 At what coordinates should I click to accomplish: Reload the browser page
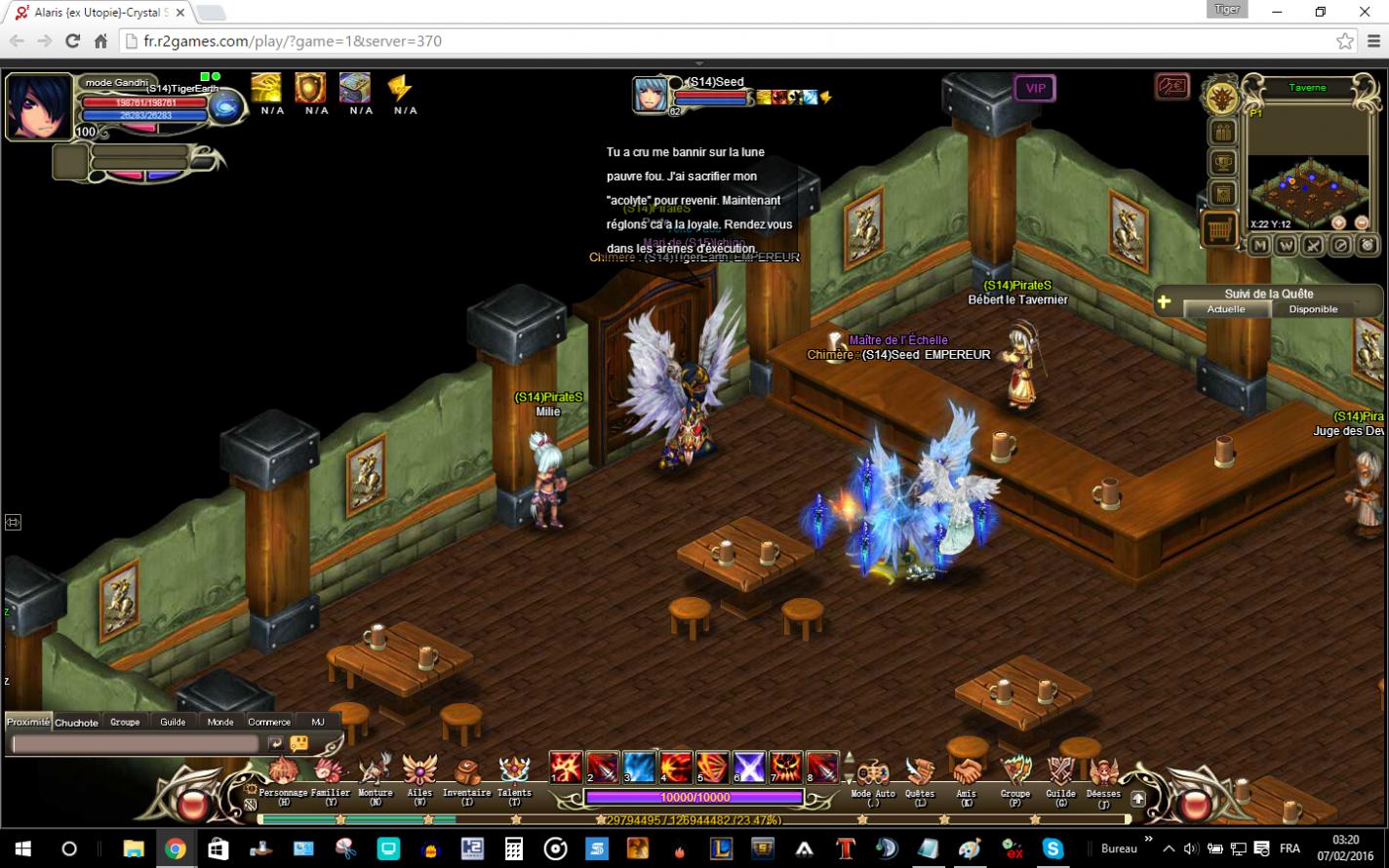(72, 41)
